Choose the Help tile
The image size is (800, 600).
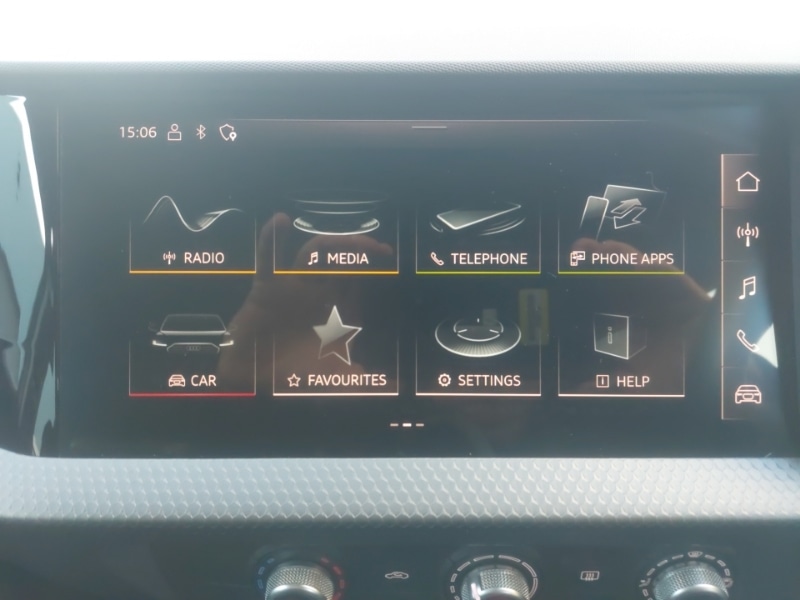click(x=621, y=357)
